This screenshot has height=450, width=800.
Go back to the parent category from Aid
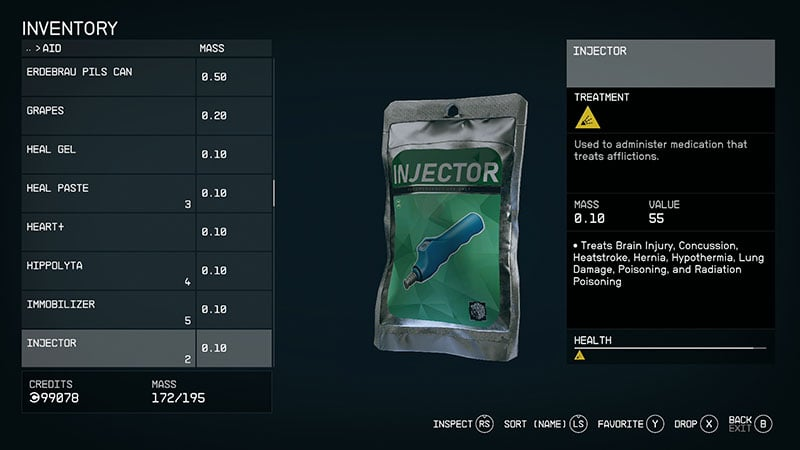[28, 48]
